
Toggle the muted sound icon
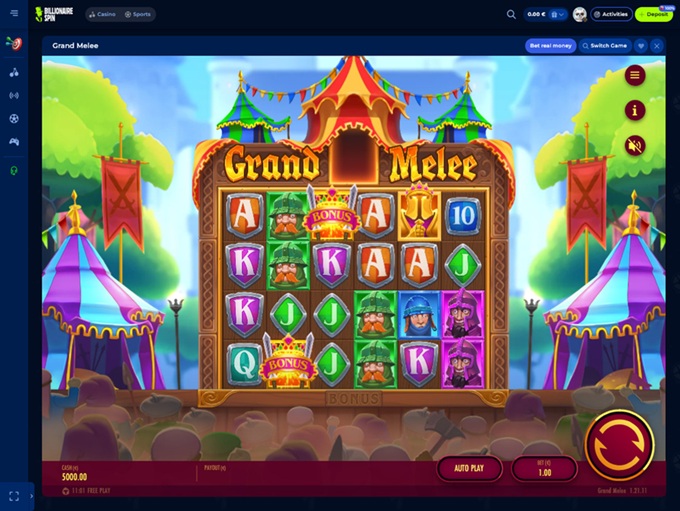(634, 145)
